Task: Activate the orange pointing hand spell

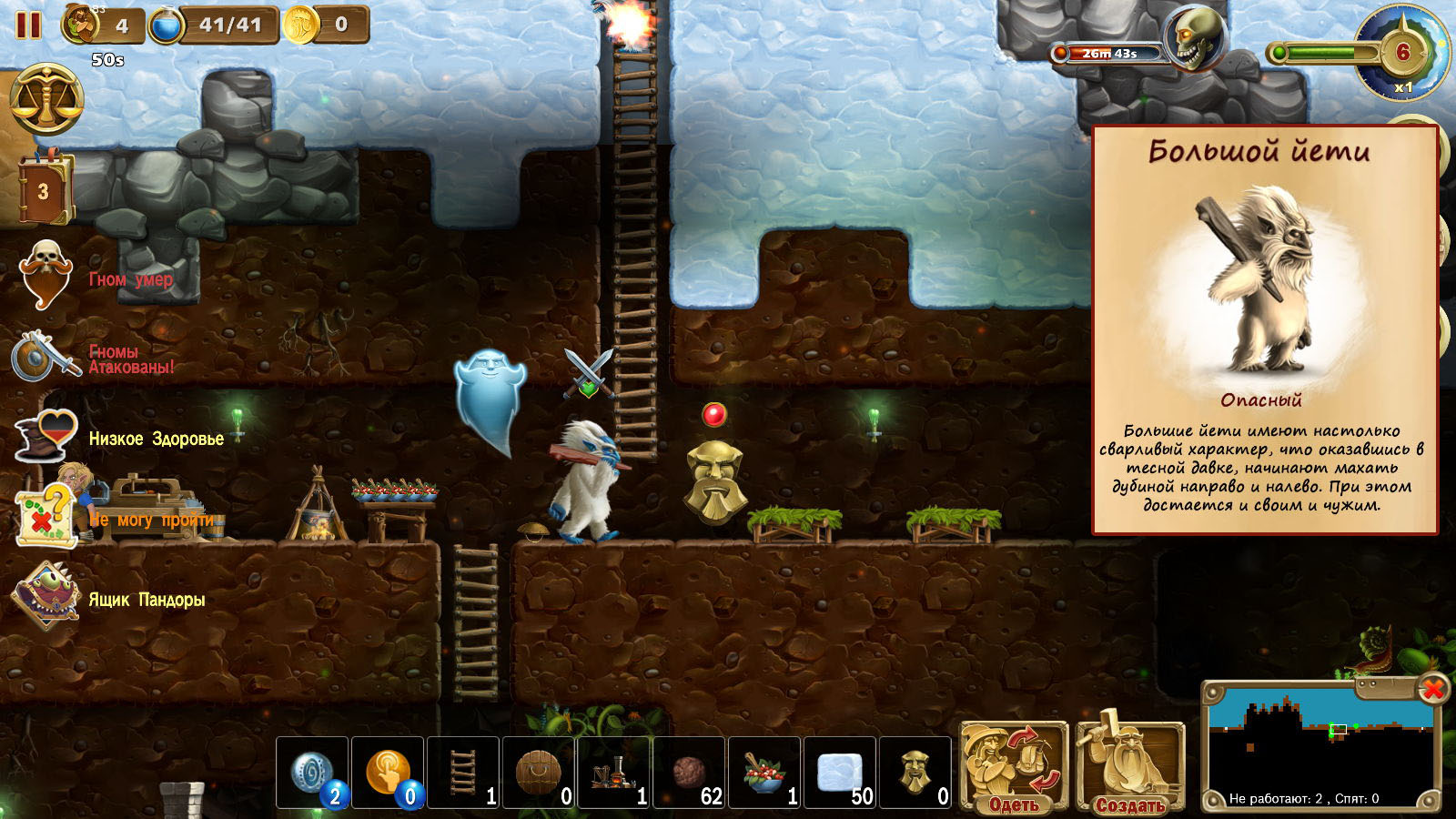Action: (x=388, y=773)
